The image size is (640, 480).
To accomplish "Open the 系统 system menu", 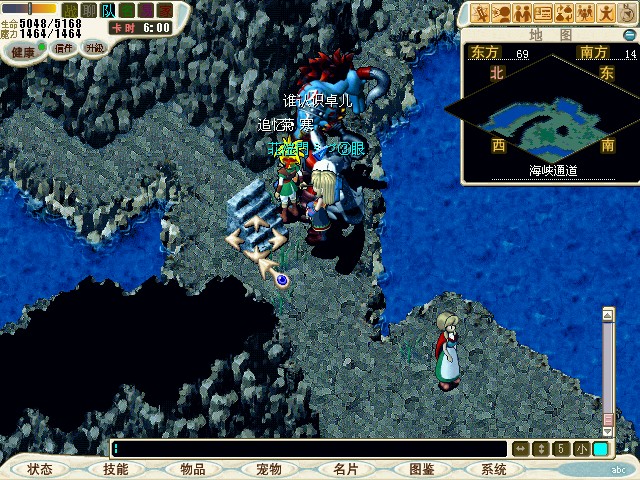I will coord(494,469).
